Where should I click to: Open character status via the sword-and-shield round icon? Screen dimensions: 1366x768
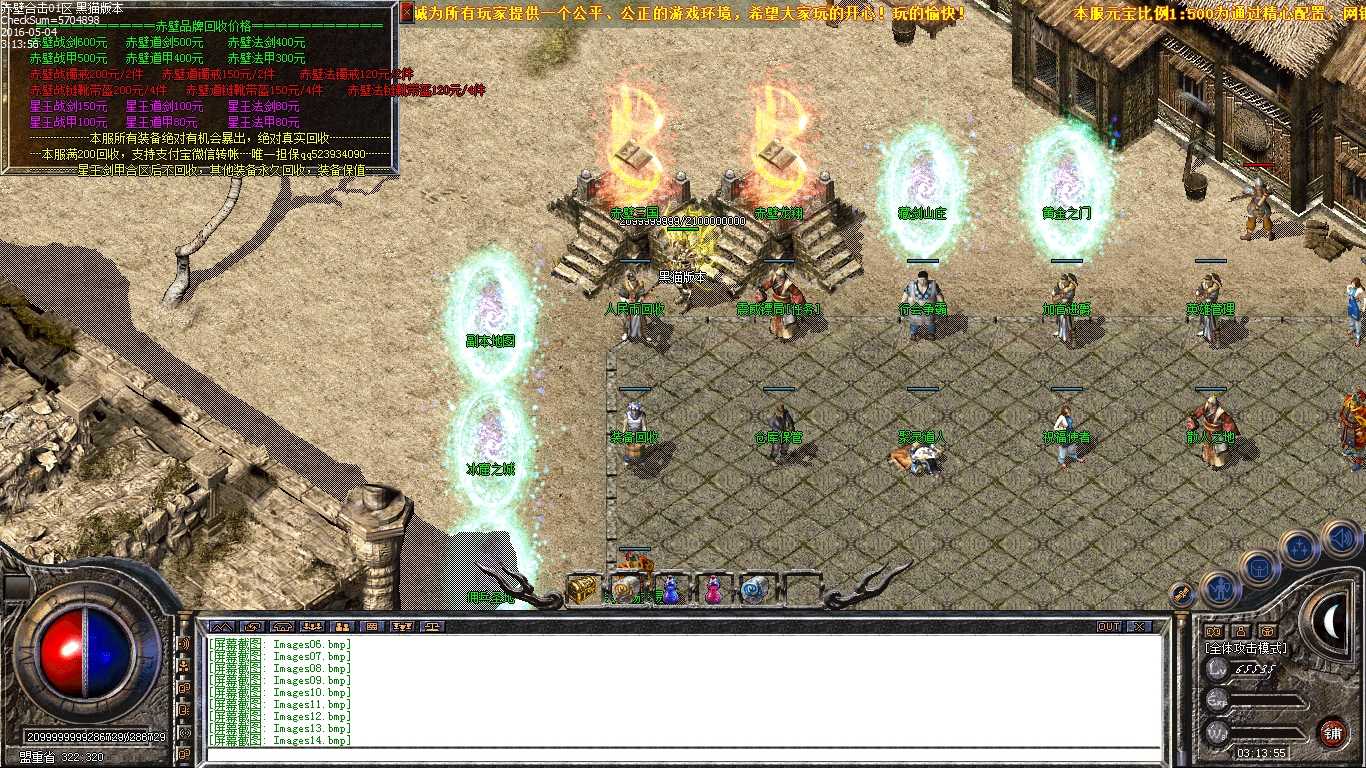[x=1220, y=590]
